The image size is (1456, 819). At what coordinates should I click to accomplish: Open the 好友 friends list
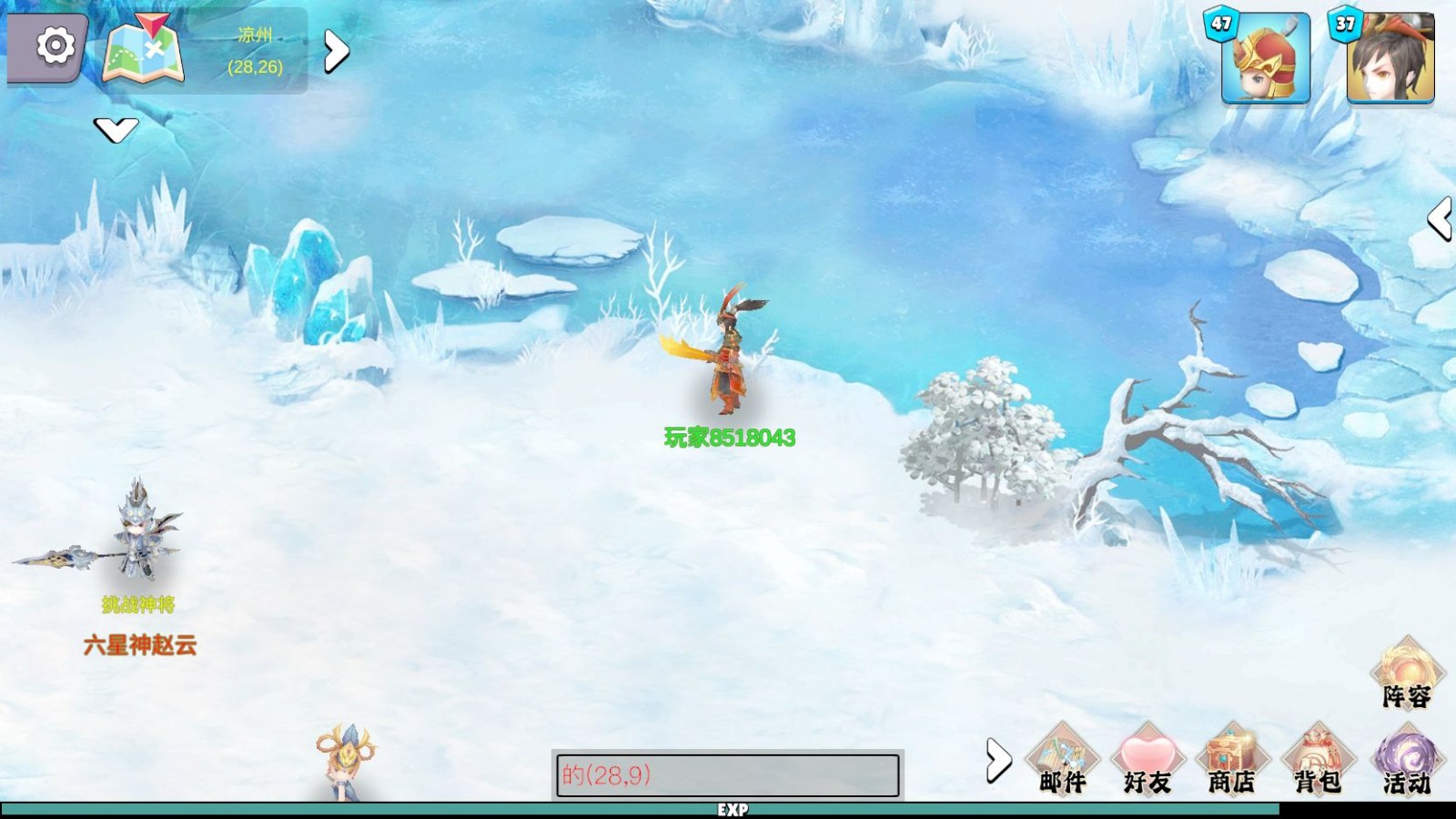[1147, 760]
